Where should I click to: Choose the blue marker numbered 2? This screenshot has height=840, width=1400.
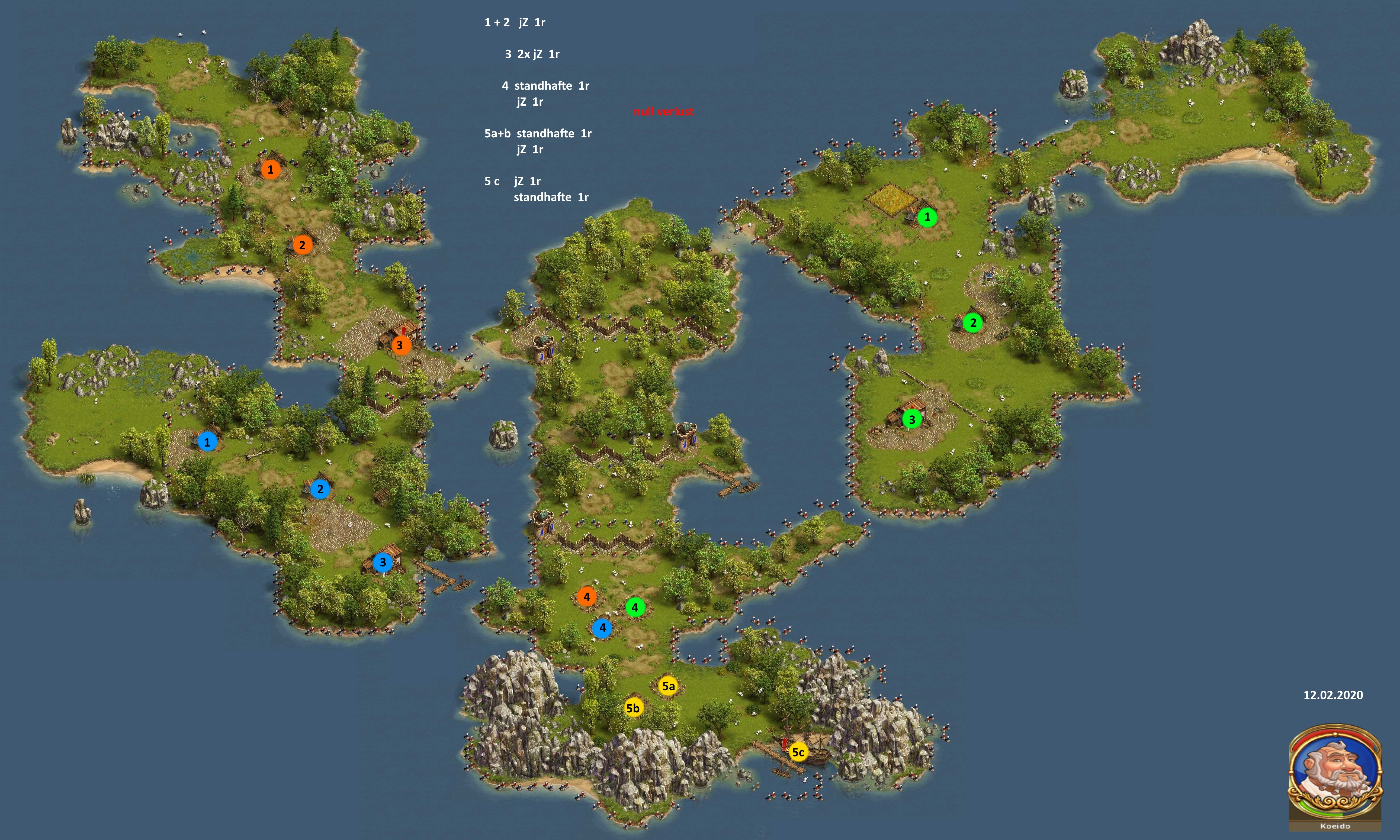pos(320,489)
